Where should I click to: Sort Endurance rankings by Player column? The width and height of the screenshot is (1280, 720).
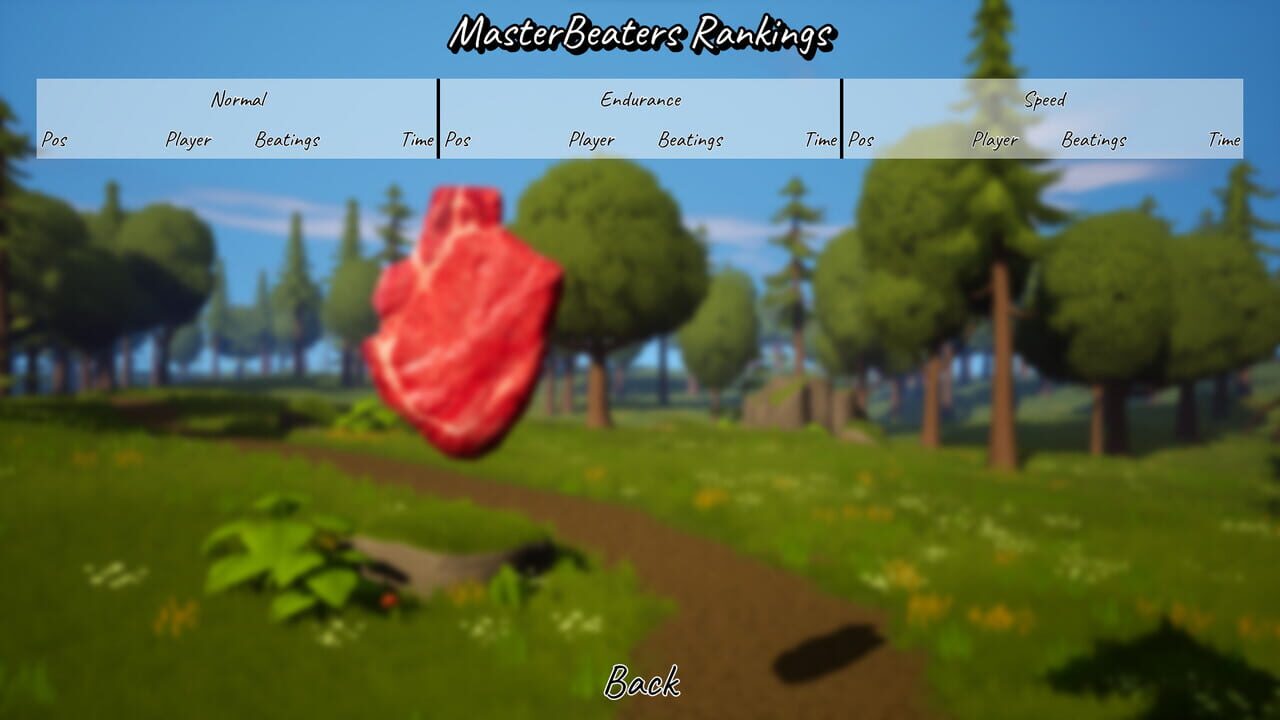594,141
